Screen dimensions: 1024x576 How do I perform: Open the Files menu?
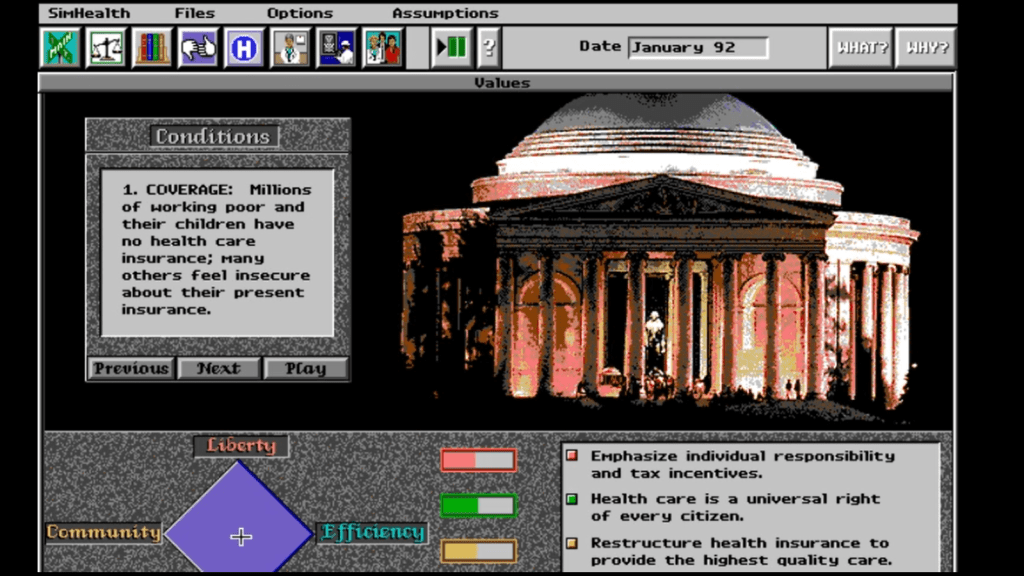(194, 13)
